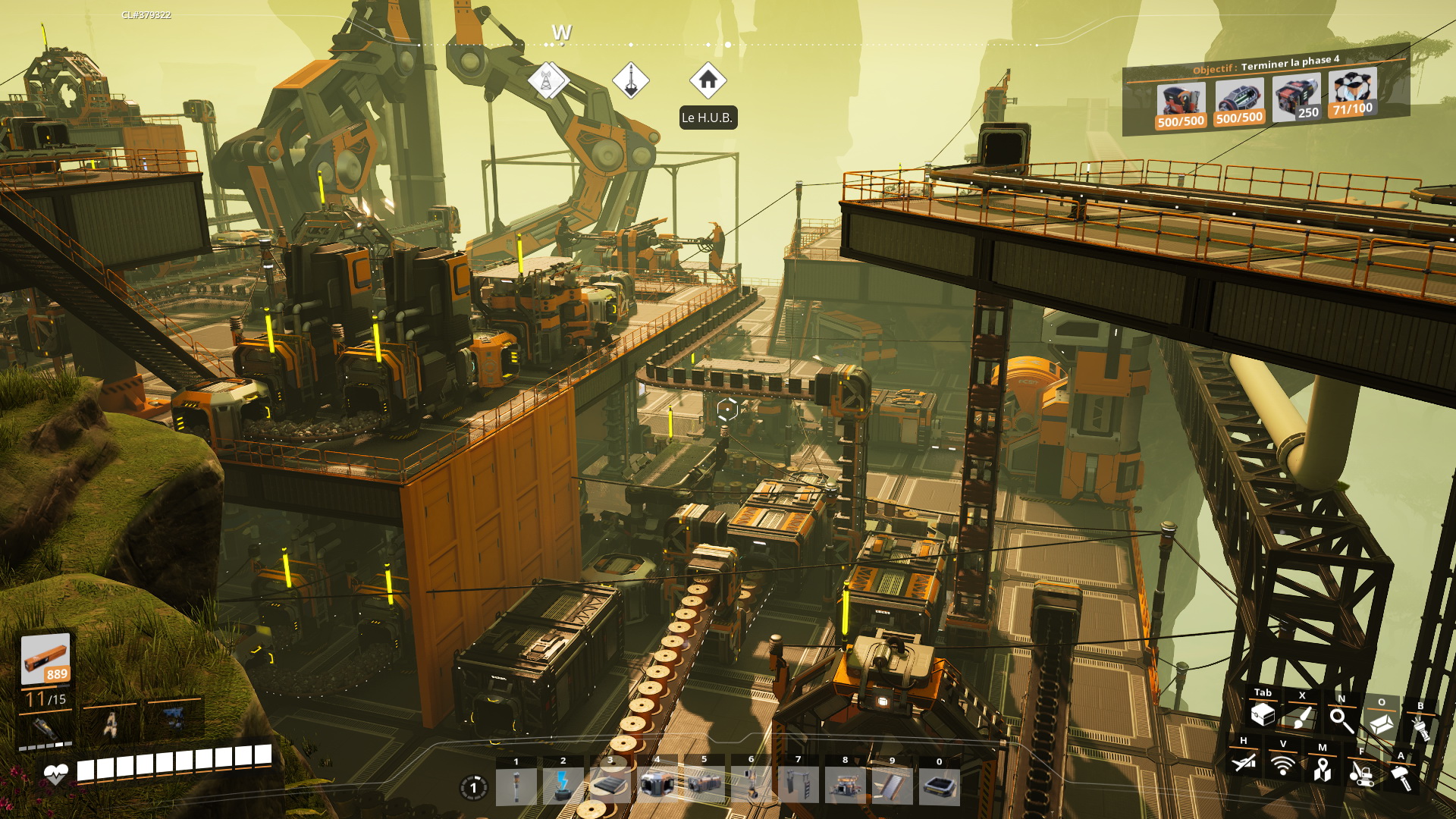The image size is (1456, 819).
Task: Select the power pole hotbar slot
Action: pyautogui.click(x=516, y=786)
